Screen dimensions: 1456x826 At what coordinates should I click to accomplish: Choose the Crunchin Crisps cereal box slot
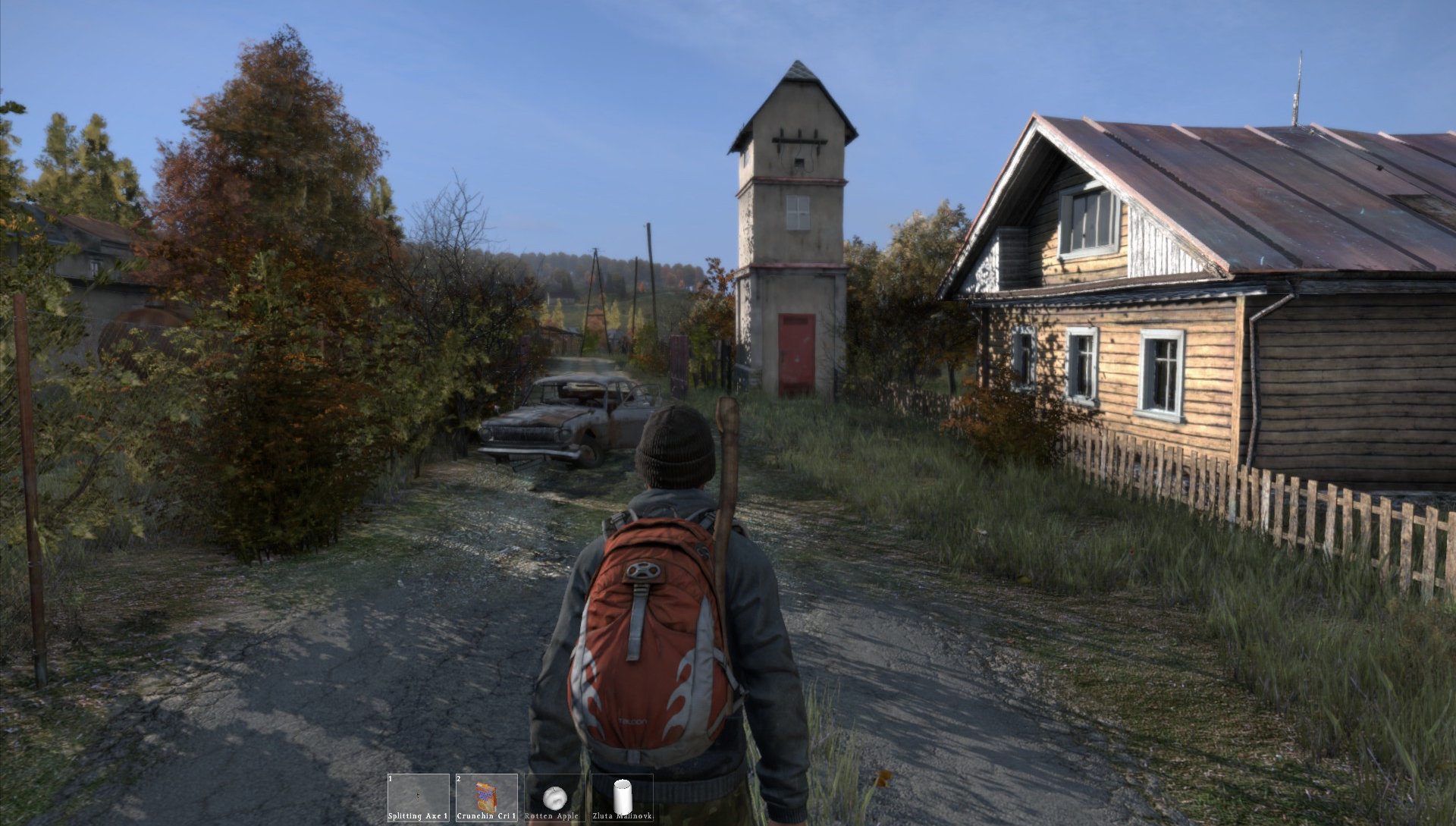pos(486,797)
